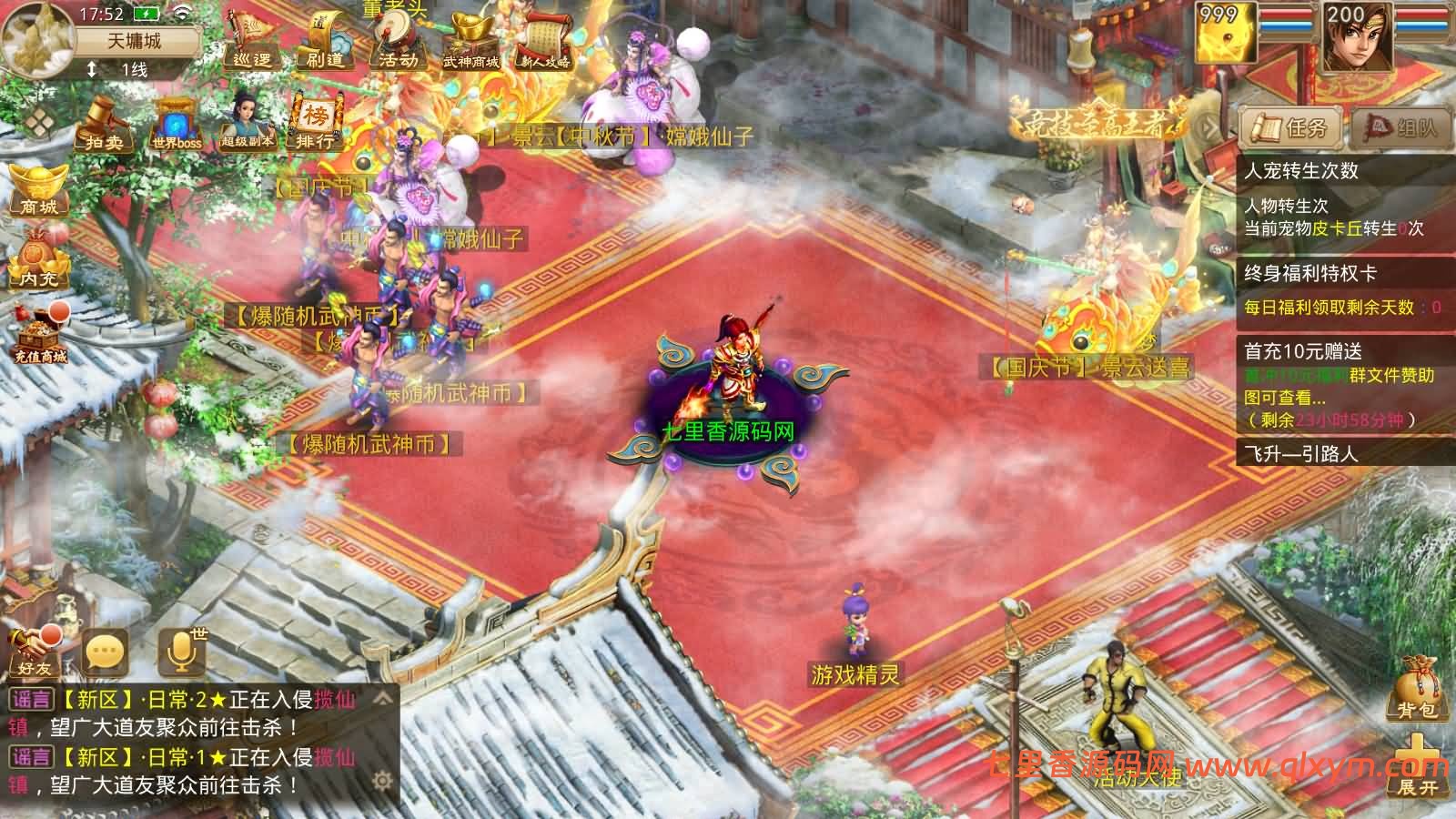Activate the world voice microphone button

pos(180,650)
